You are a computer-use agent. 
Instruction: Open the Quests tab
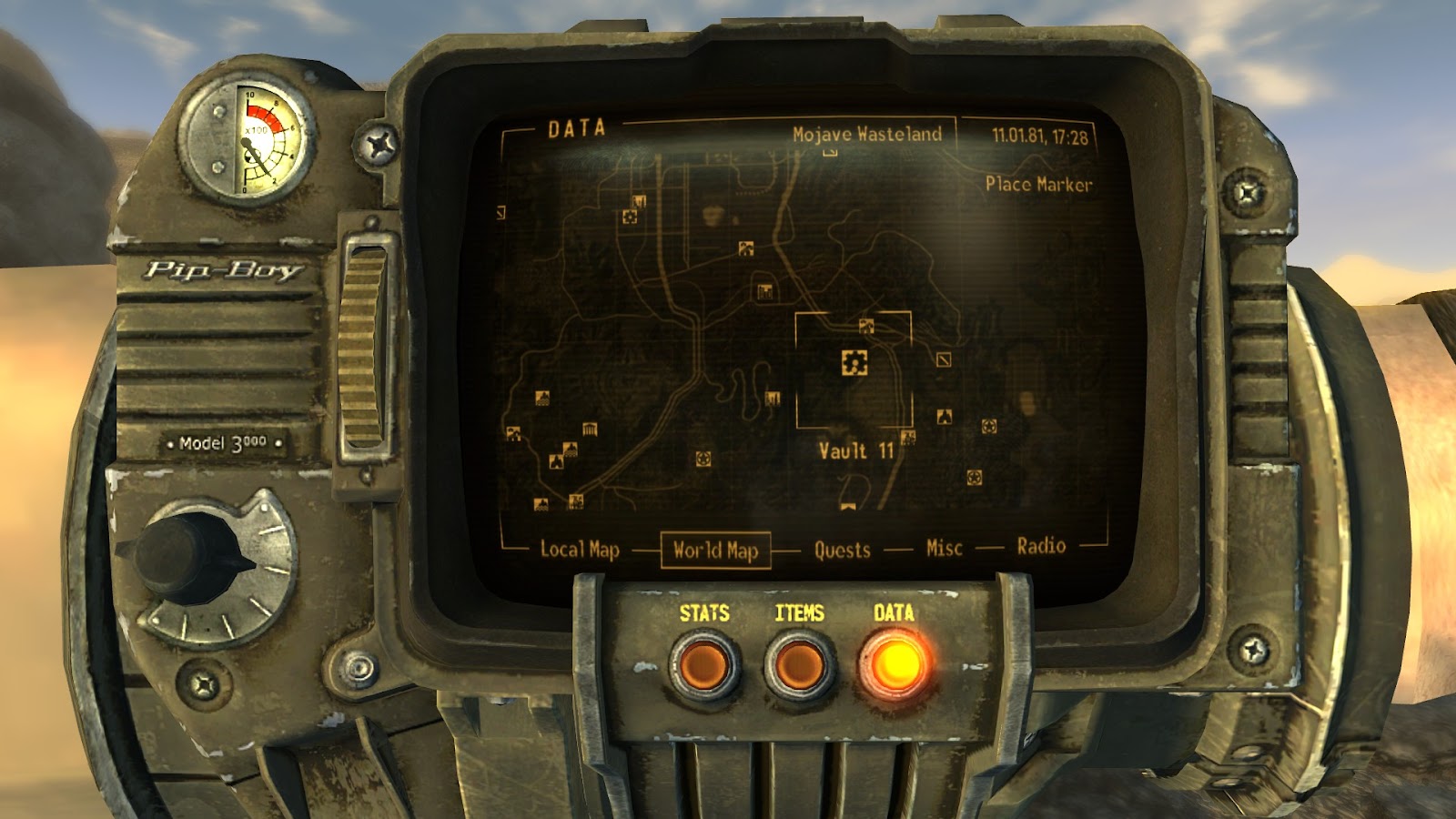[844, 549]
